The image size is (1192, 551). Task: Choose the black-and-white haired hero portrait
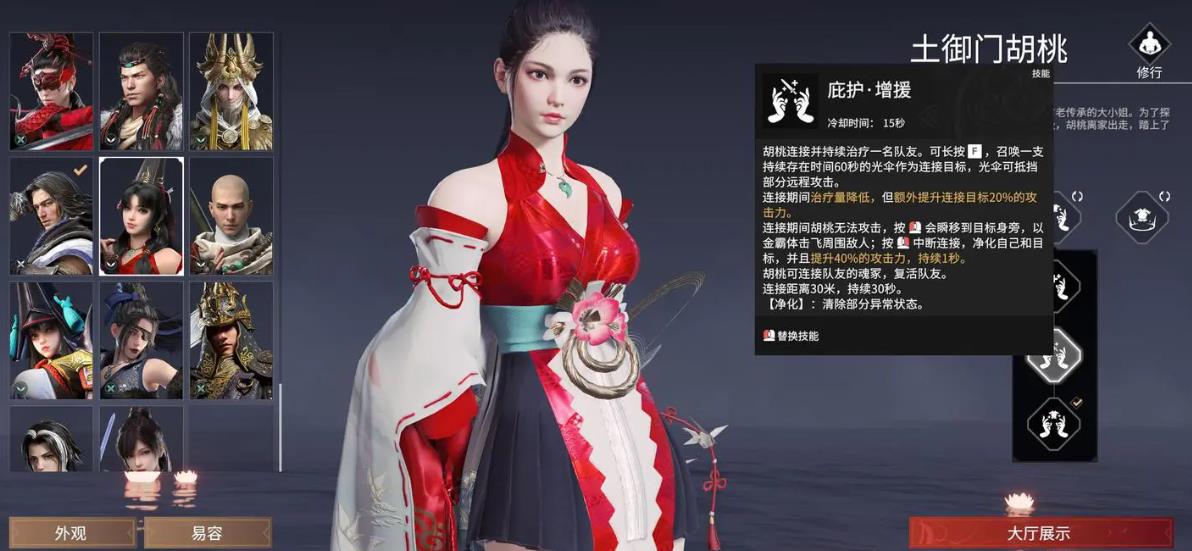pyautogui.click(x=52, y=439)
